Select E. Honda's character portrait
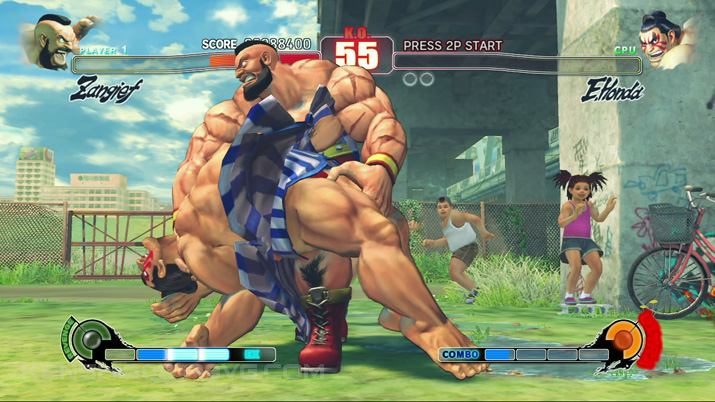This screenshot has height=402, width=715. click(666, 40)
